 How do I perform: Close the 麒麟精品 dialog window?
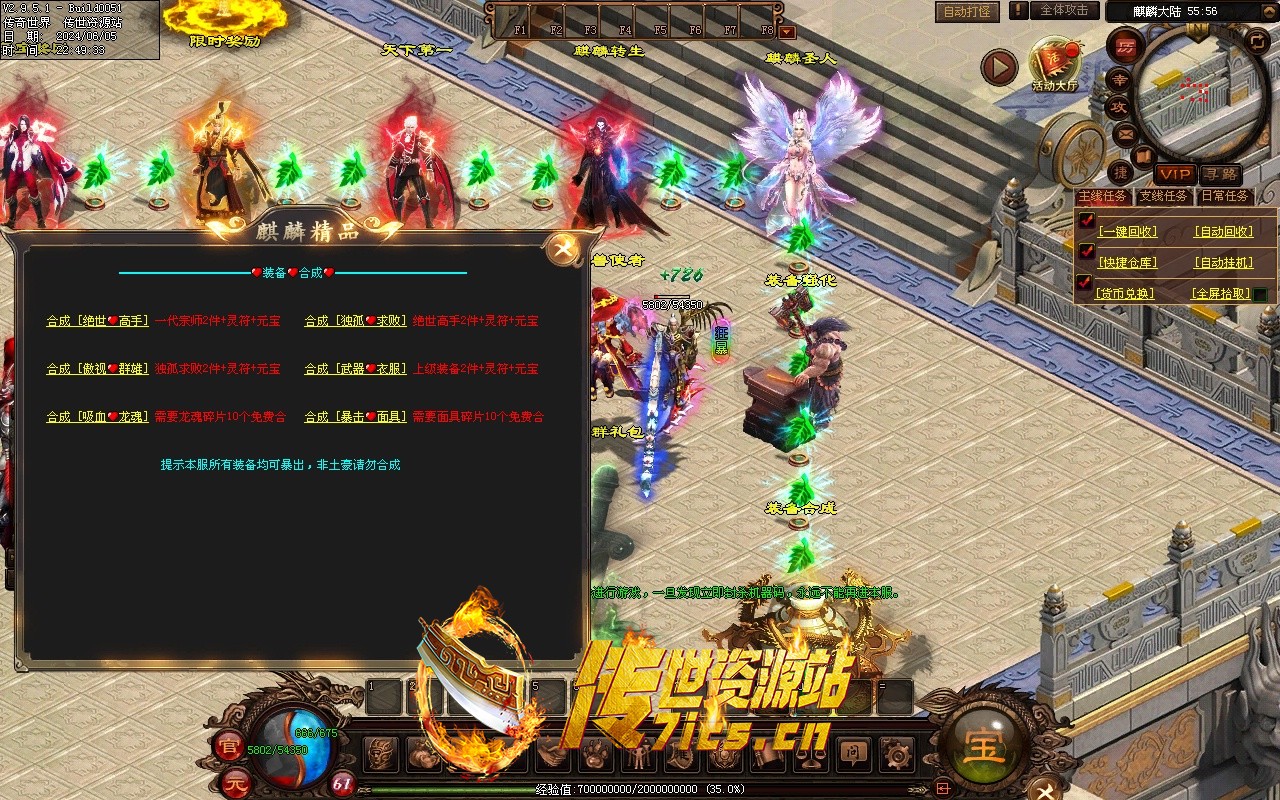tap(563, 250)
